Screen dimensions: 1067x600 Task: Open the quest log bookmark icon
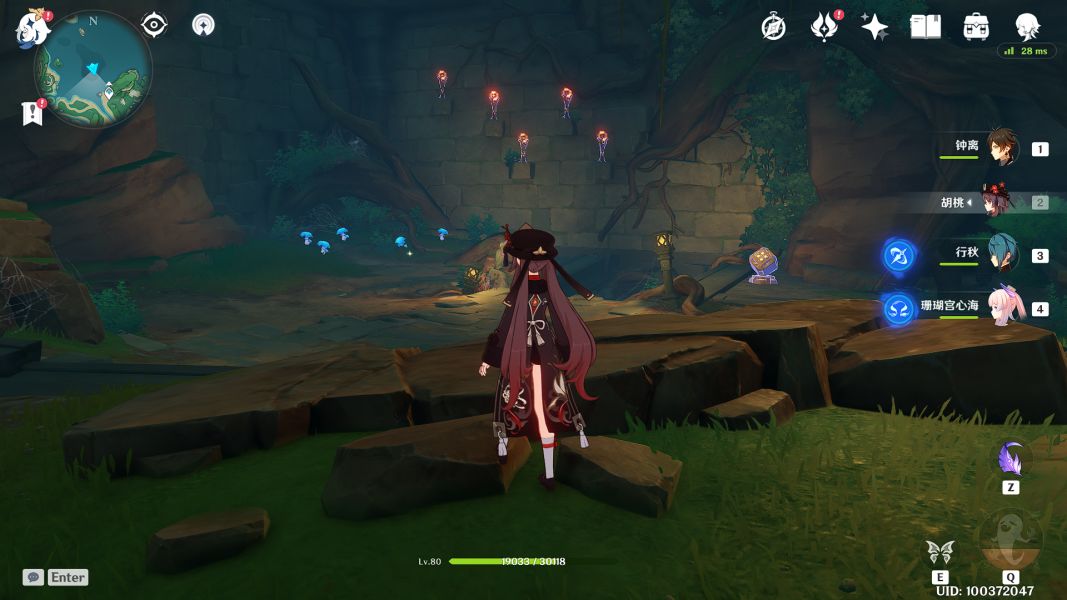(x=33, y=113)
